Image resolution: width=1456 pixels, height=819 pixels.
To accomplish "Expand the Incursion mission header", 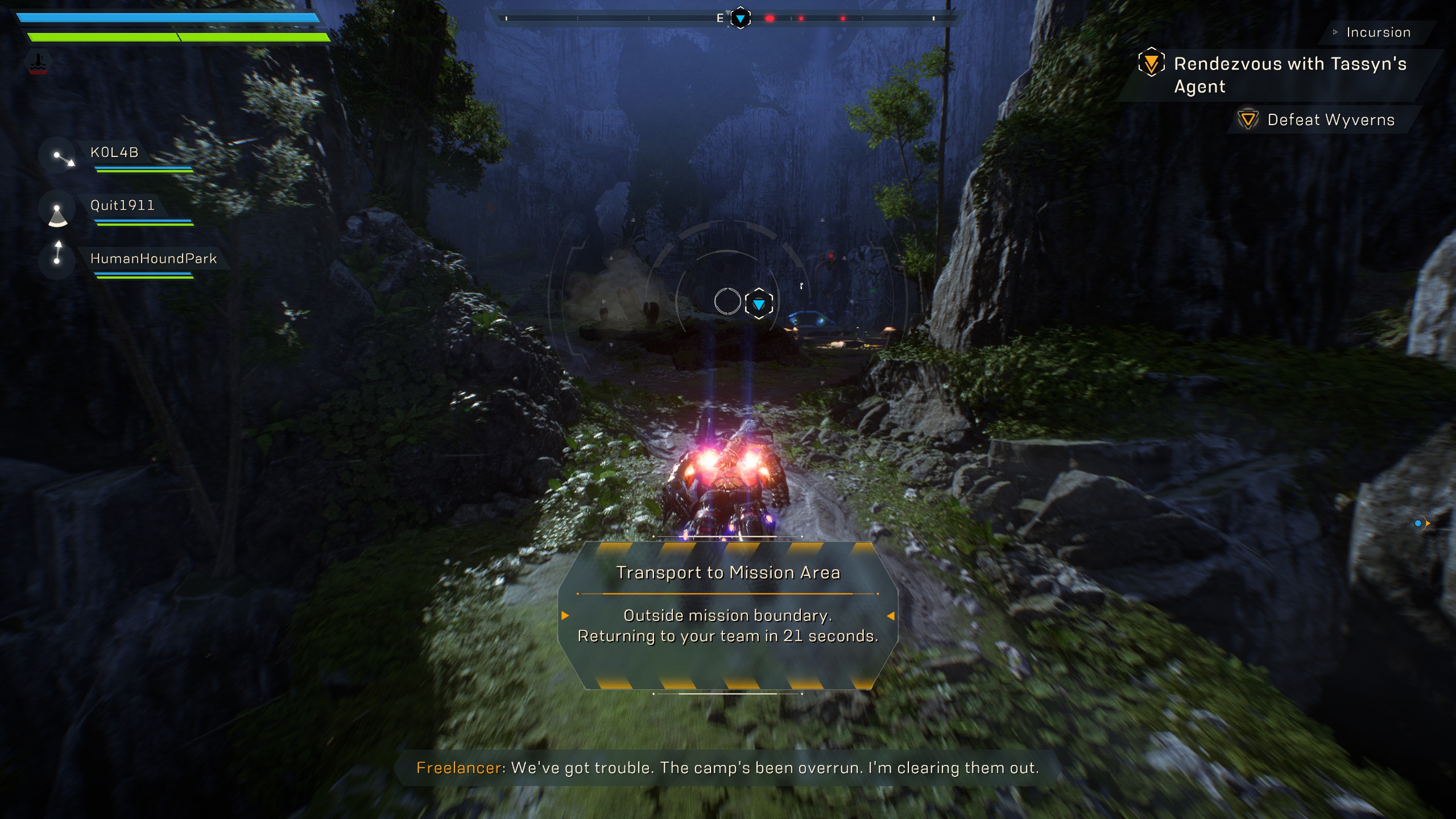I will (x=1378, y=32).
